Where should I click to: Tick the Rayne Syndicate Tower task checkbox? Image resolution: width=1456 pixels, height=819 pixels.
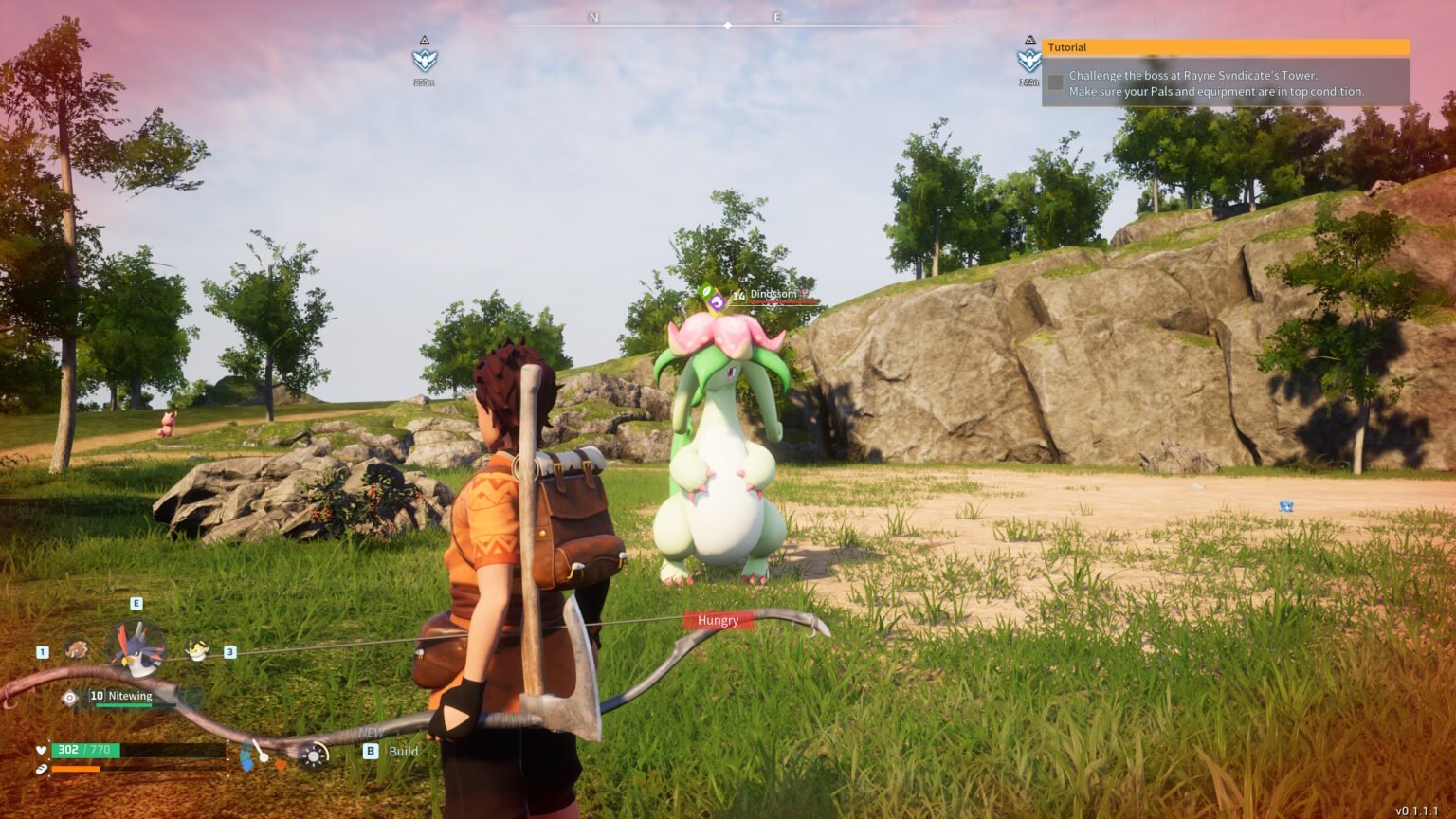pyautogui.click(x=1056, y=82)
